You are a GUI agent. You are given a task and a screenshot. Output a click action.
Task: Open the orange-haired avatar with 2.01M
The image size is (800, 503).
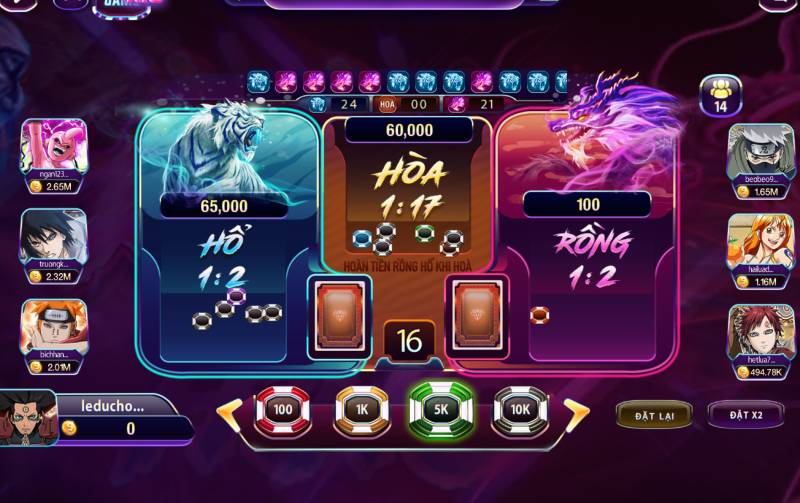pos(54,328)
